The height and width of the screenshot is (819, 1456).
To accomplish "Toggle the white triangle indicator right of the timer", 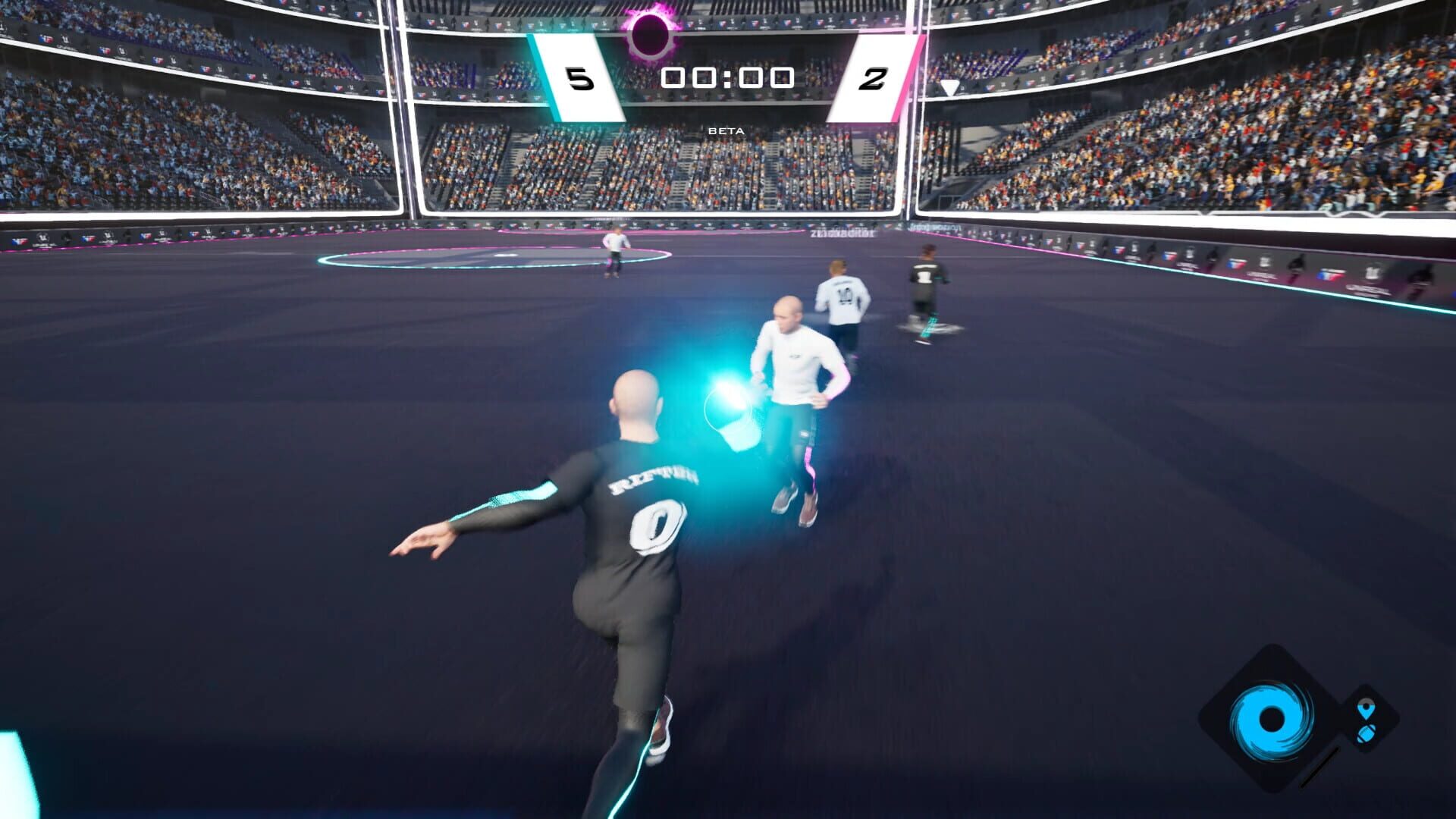I will coord(949,87).
